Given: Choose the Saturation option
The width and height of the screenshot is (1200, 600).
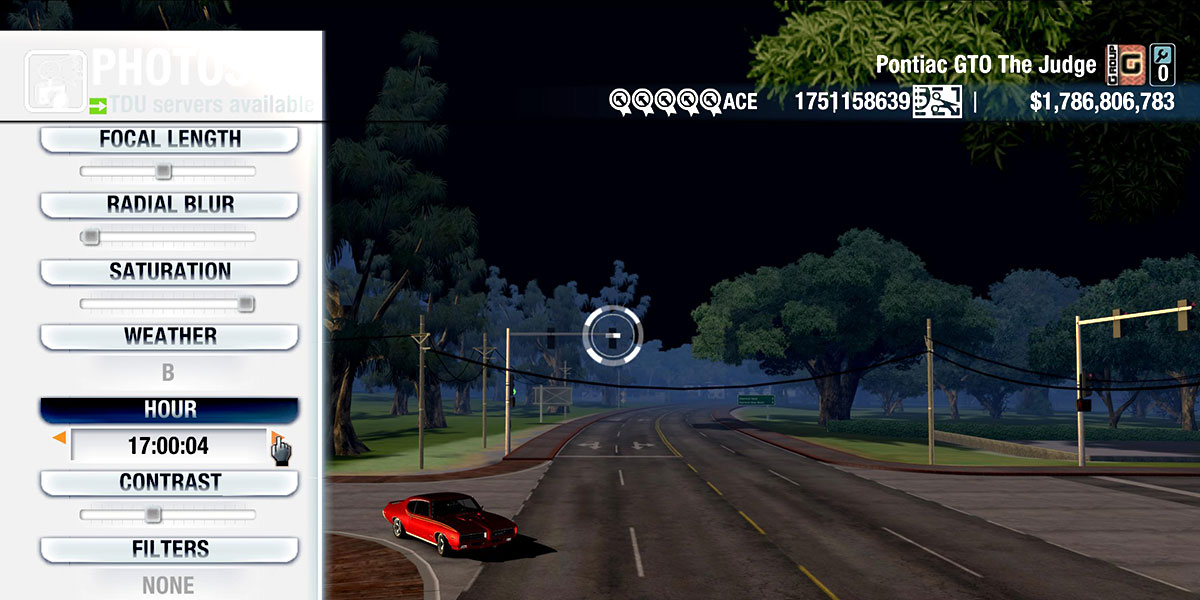Looking at the screenshot, I should 169,272.
